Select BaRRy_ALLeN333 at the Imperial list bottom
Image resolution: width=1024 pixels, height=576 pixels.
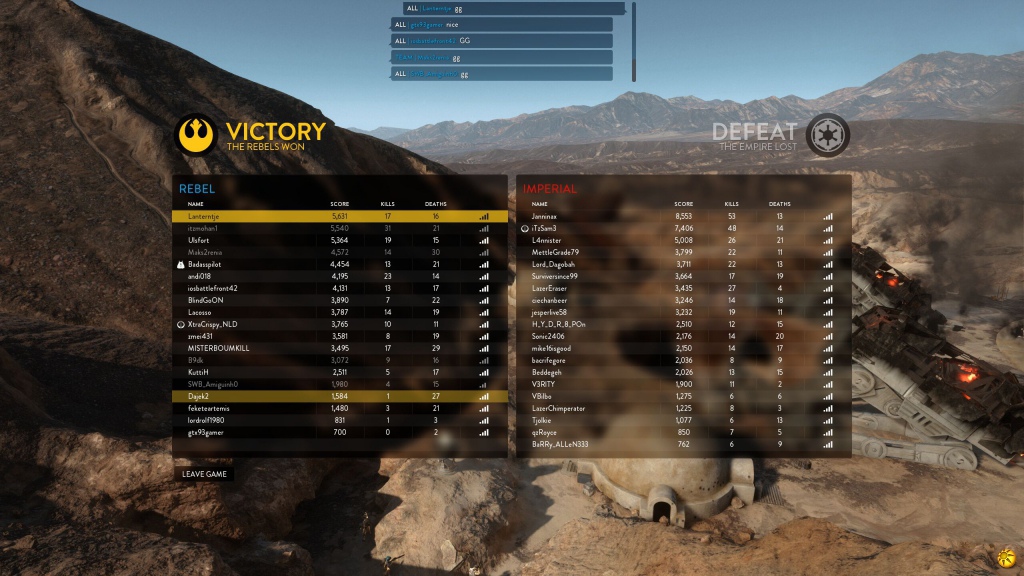click(x=683, y=444)
